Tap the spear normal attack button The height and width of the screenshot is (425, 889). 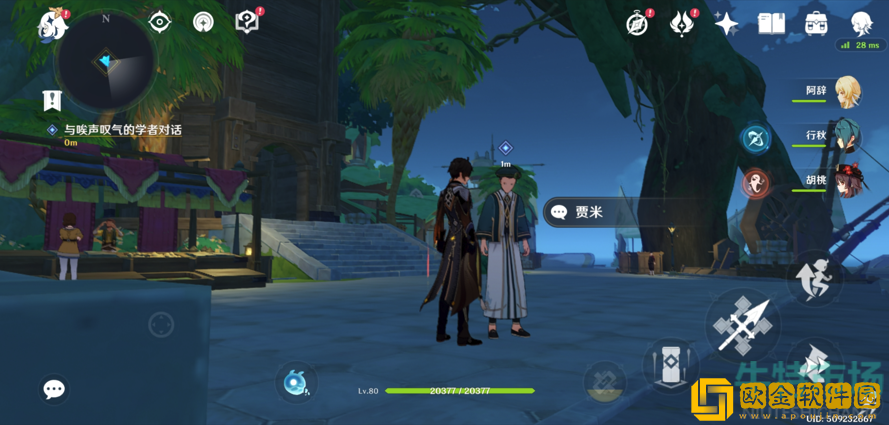[x=743, y=324]
